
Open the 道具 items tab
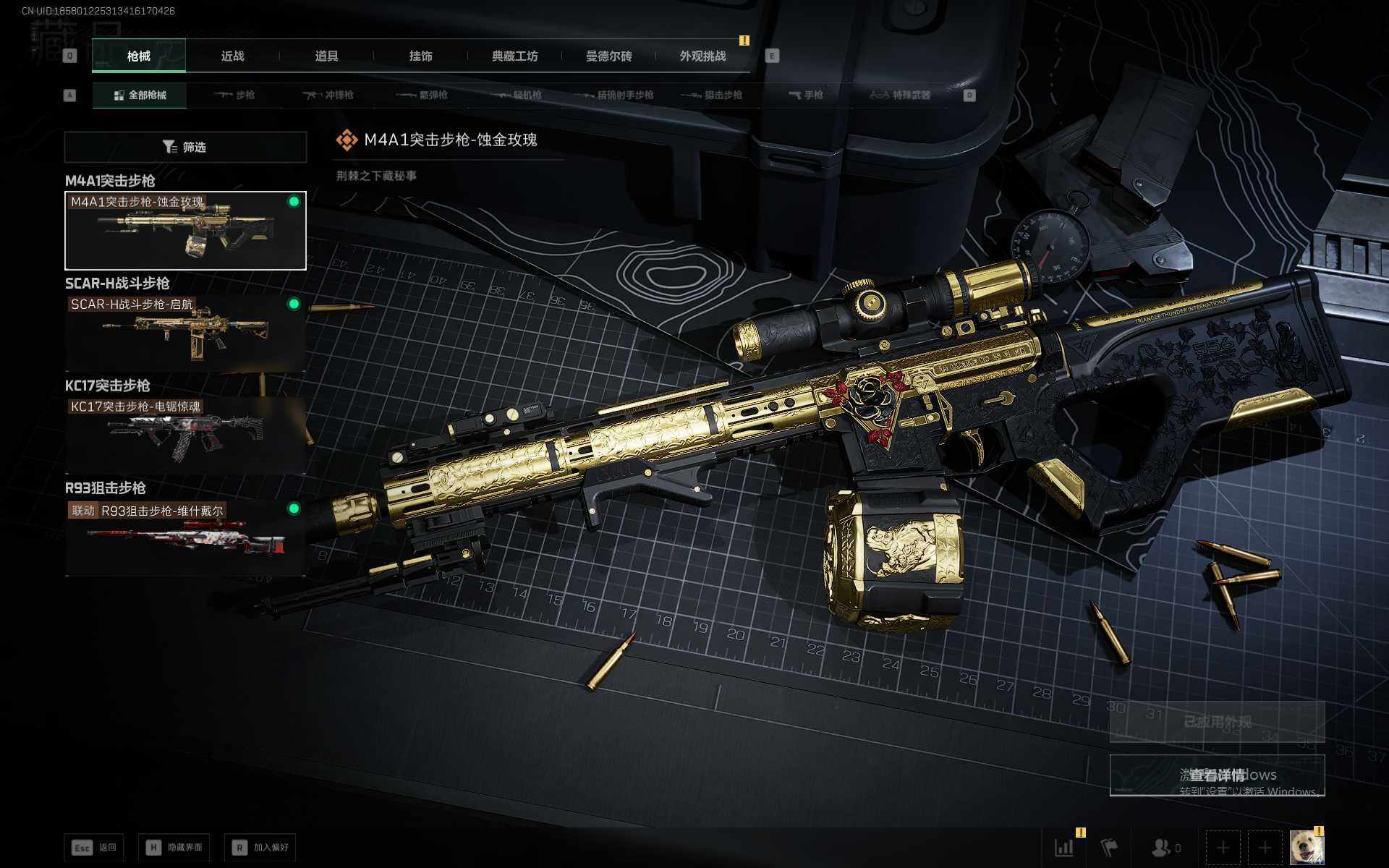coord(326,56)
